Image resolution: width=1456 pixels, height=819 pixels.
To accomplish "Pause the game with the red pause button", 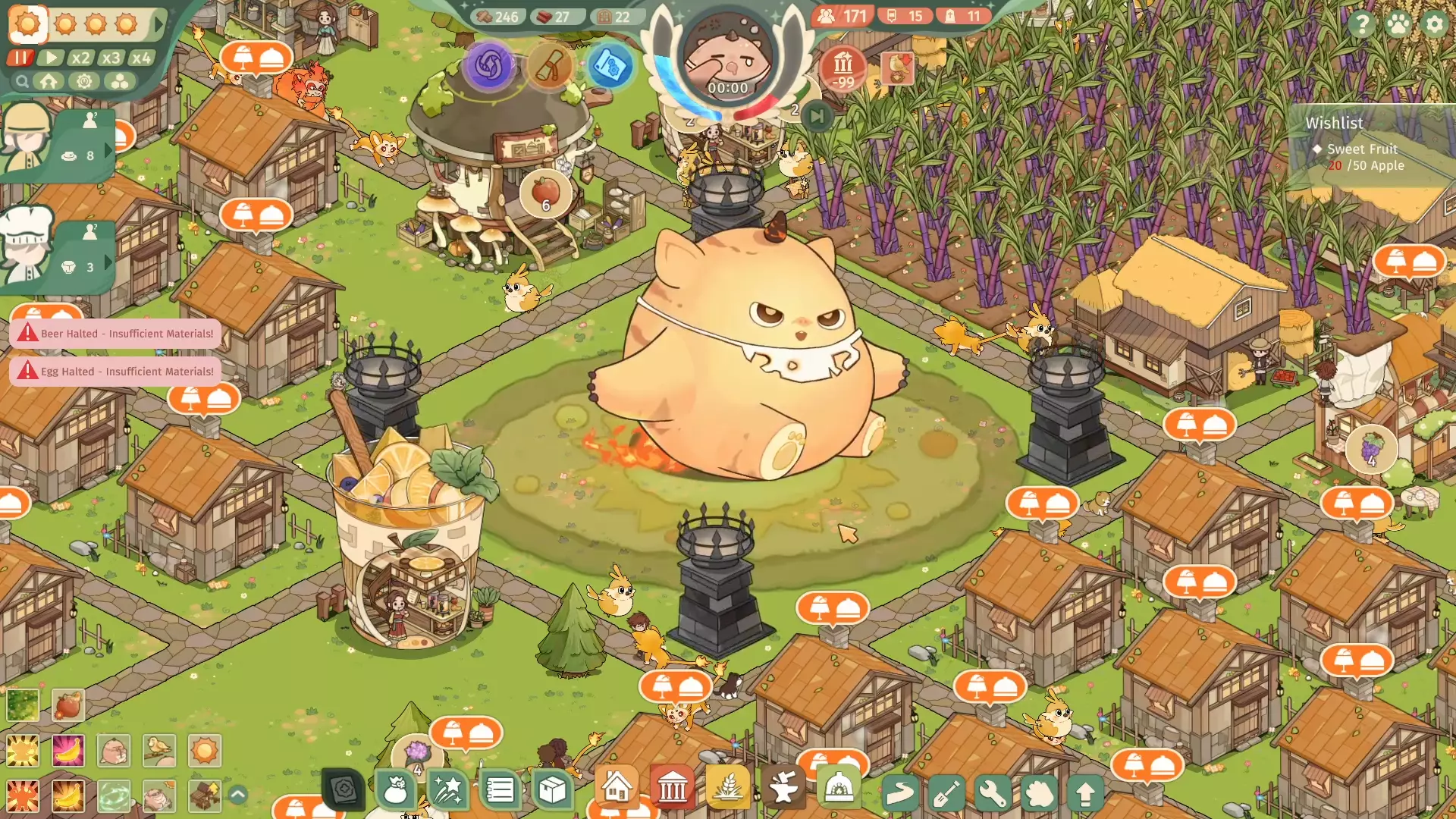I will pyautogui.click(x=20, y=58).
